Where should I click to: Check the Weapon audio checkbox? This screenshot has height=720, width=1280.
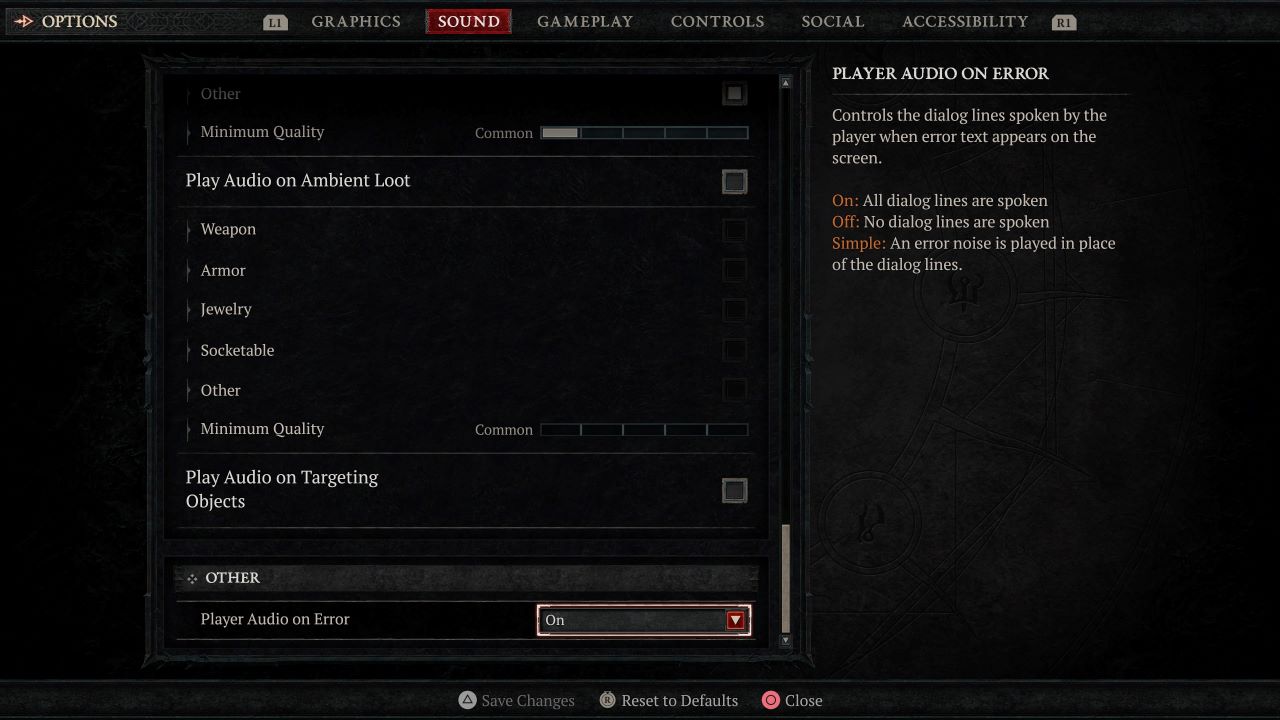pyautogui.click(x=735, y=230)
